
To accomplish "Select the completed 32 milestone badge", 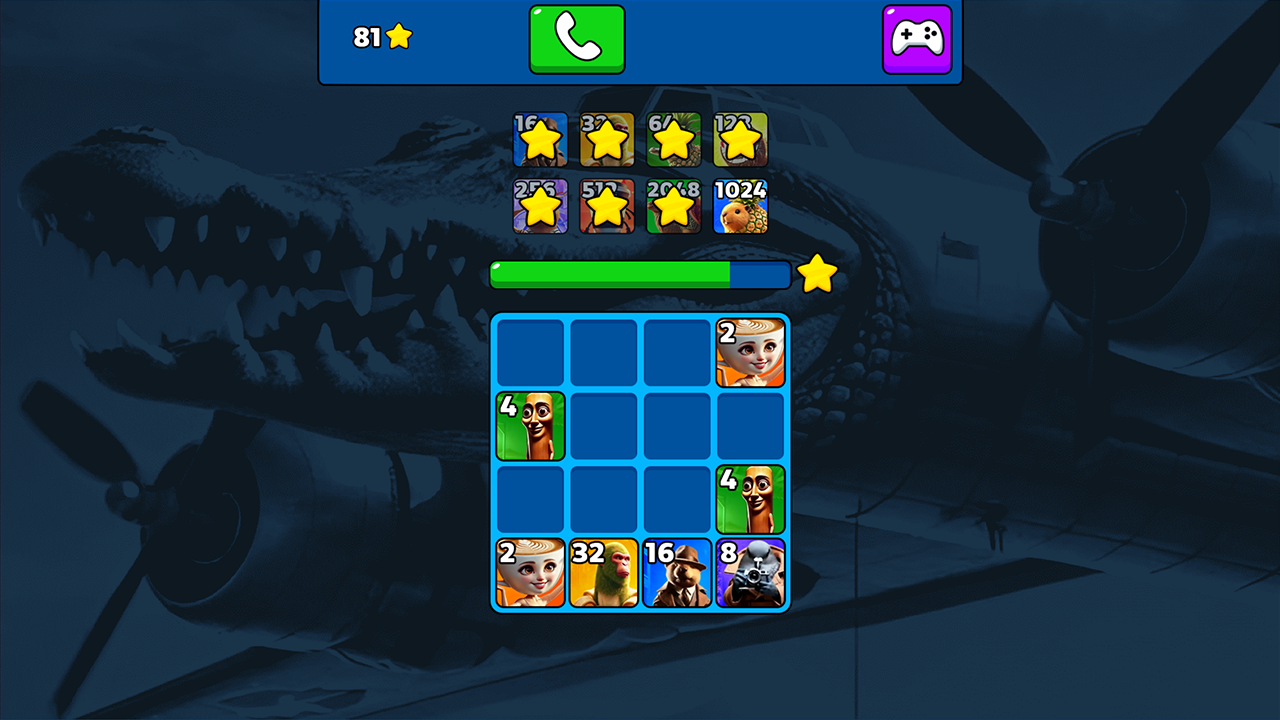I will point(607,140).
